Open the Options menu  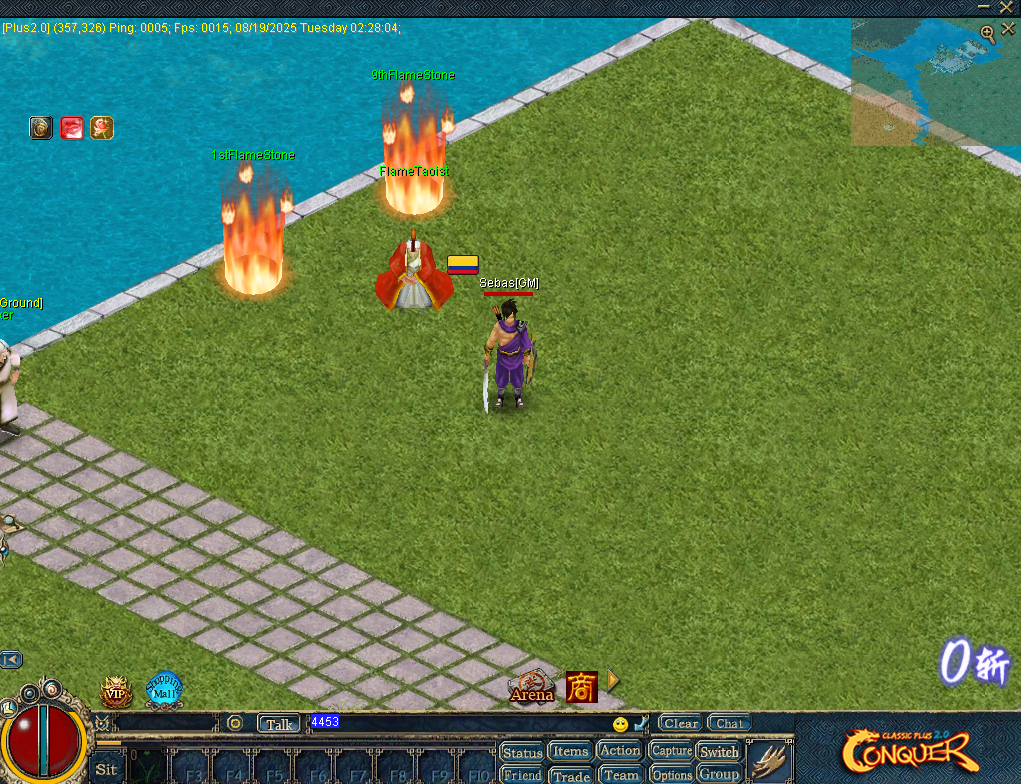[x=671, y=775]
